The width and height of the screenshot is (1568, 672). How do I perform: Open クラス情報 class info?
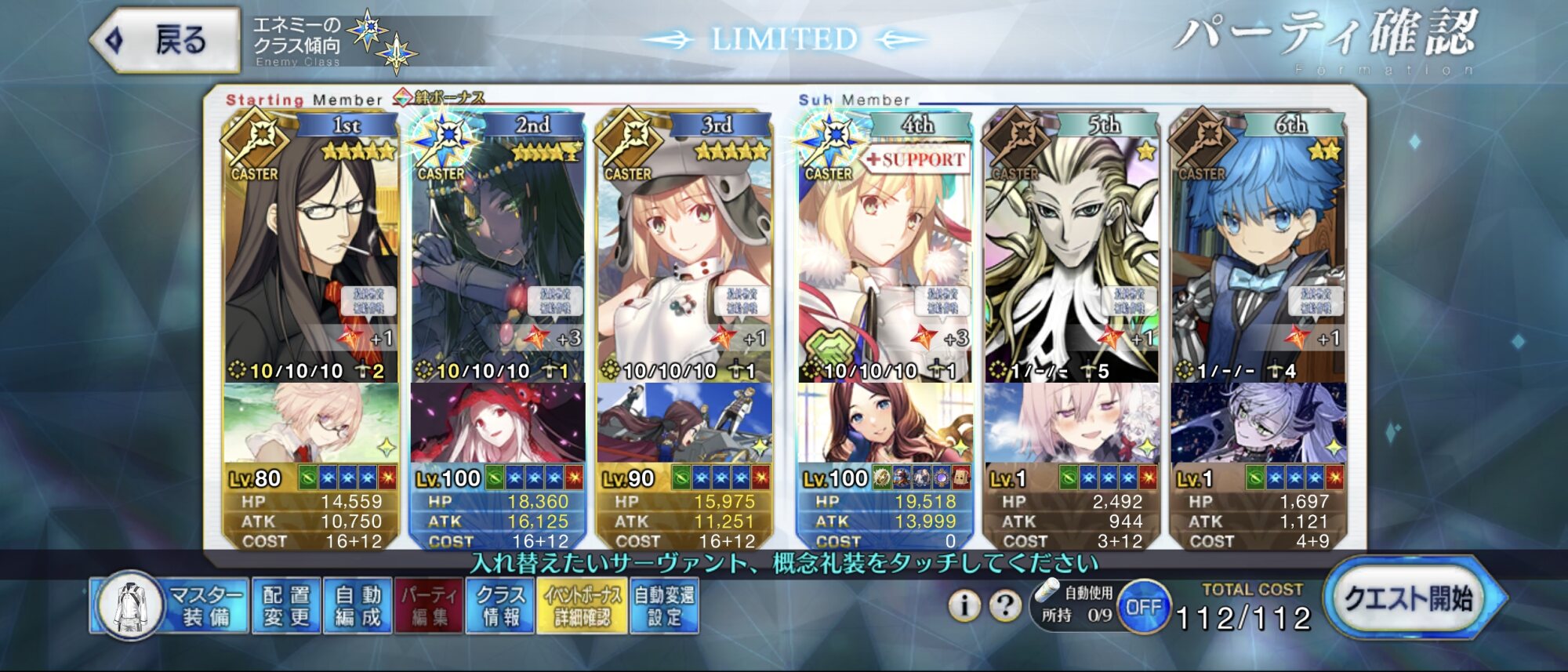[501, 605]
